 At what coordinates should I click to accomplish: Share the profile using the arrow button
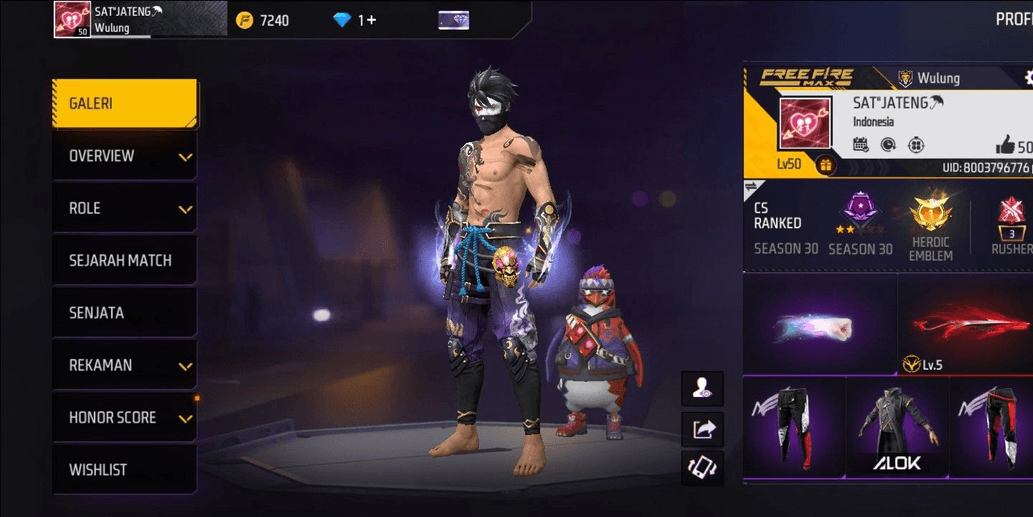702,429
